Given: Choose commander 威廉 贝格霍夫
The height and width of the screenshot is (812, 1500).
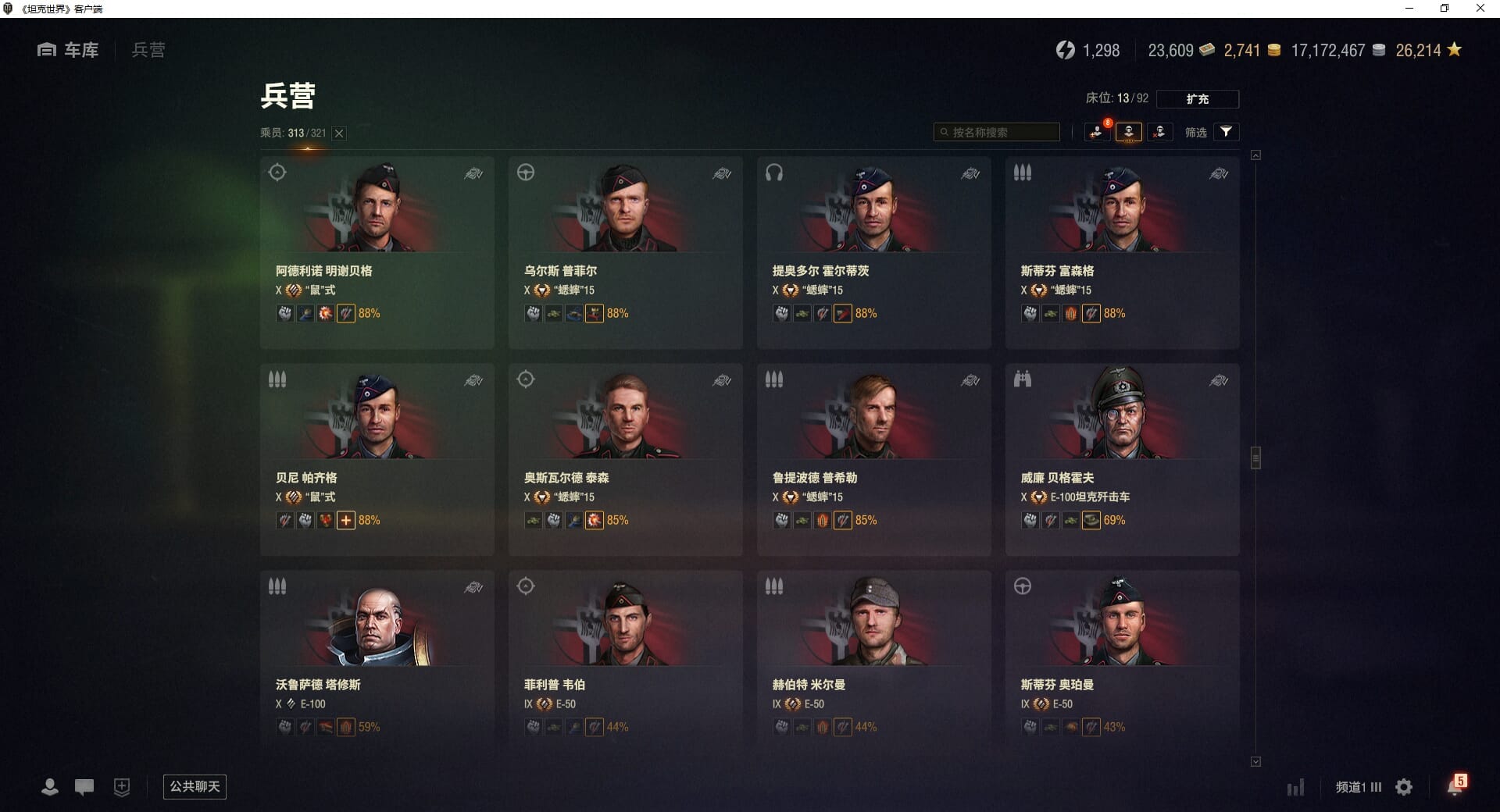Looking at the screenshot, I should click(x=1122, y=459).
